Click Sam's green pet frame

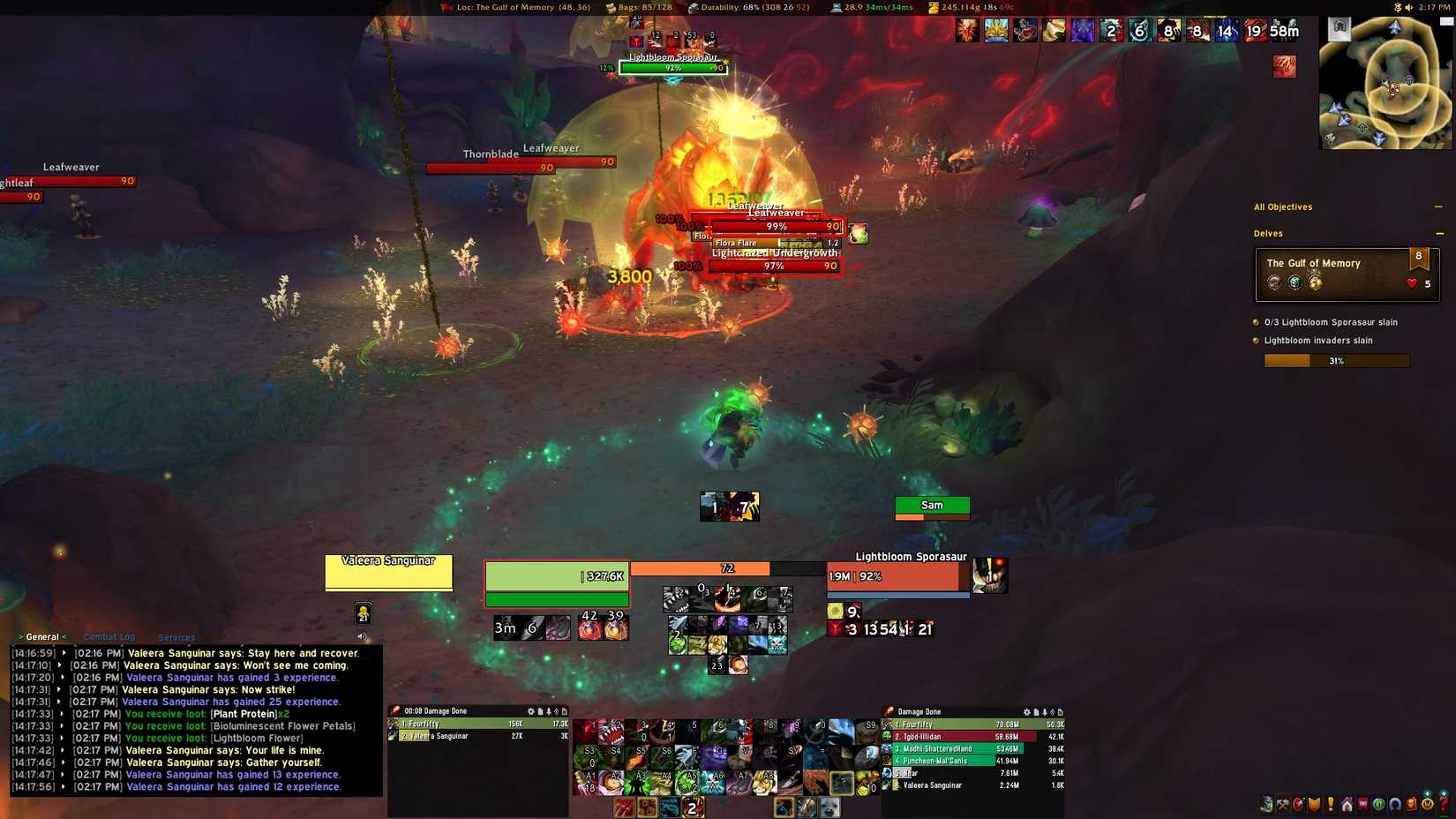tap(932, 506)
